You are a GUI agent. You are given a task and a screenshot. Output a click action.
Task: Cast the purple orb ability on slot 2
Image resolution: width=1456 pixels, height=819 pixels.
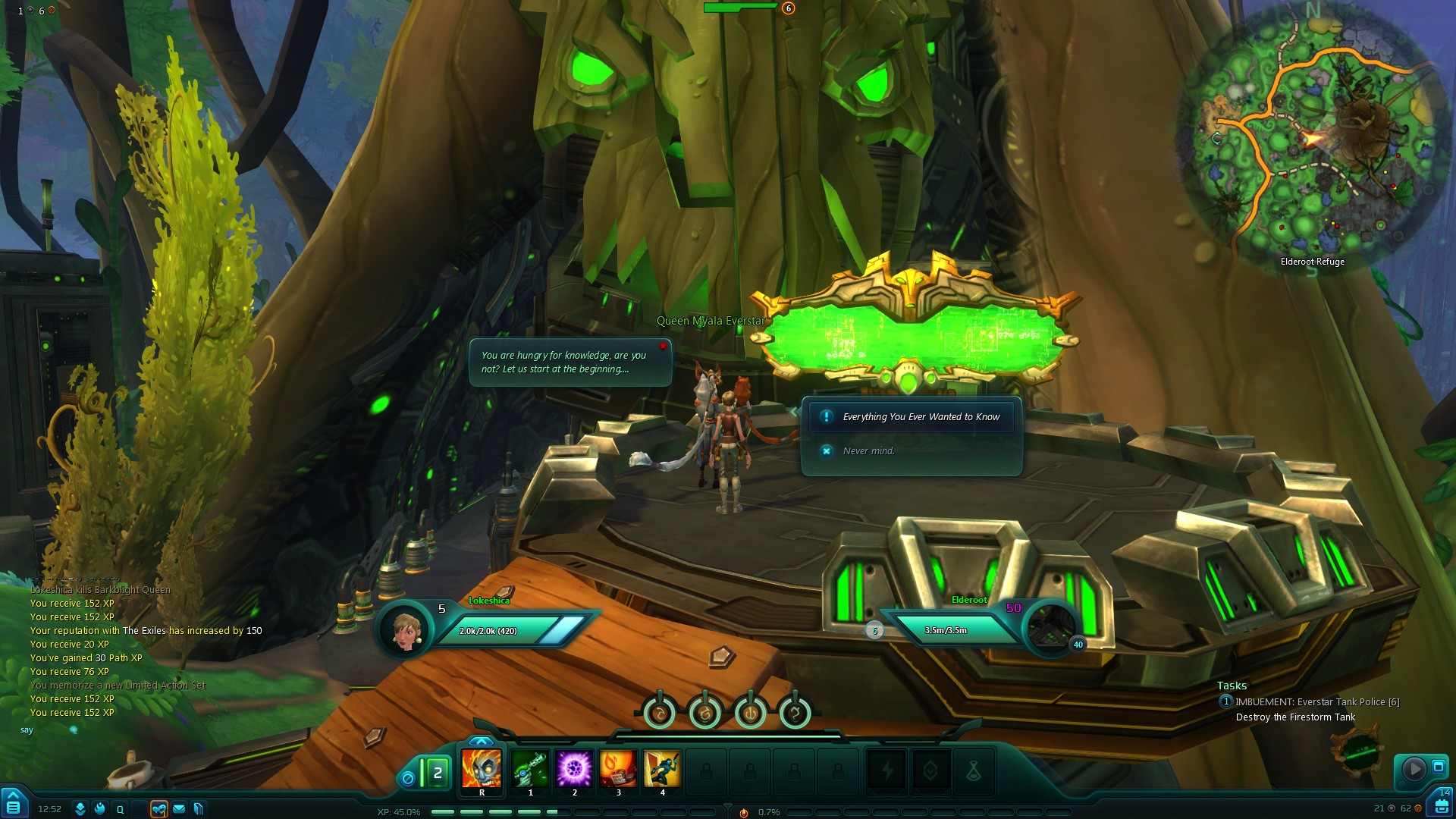(574, 769)
